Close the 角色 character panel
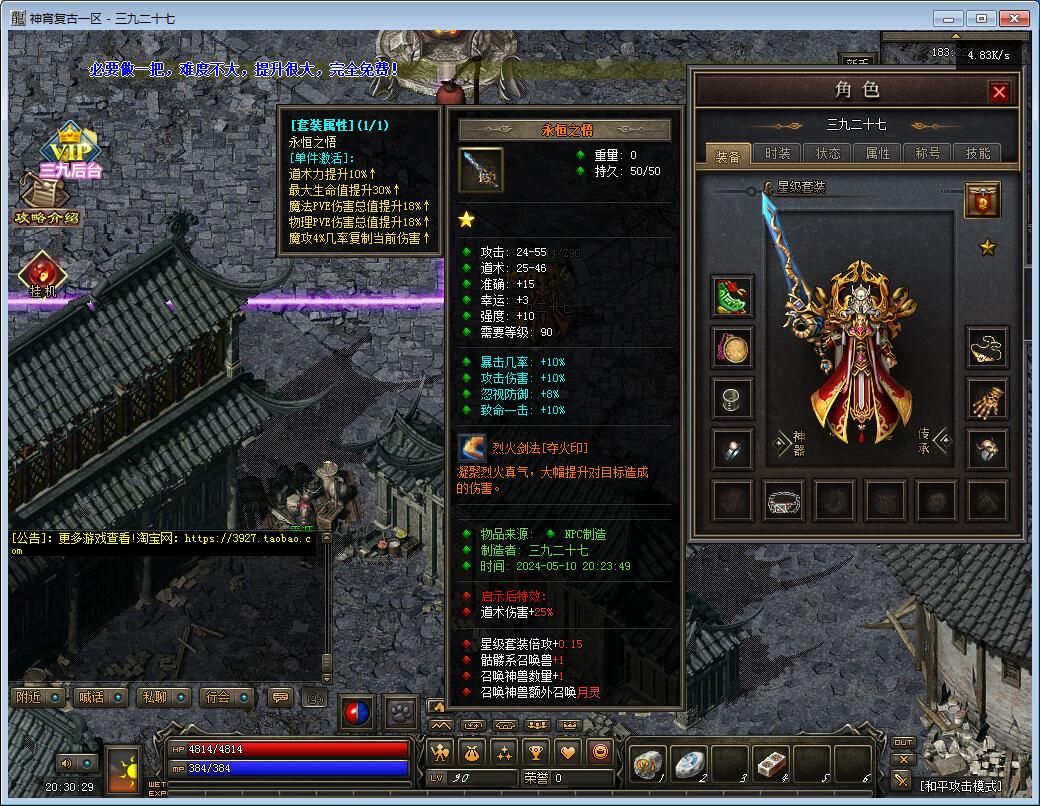 tap(999, 92)
